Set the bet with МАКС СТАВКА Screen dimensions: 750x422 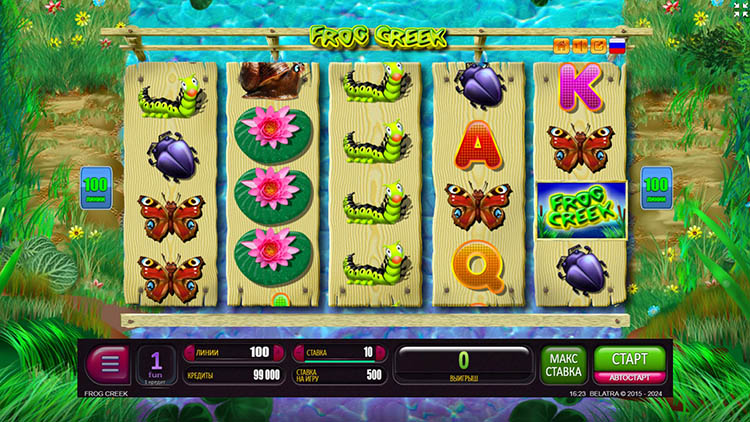coord(563,365)
